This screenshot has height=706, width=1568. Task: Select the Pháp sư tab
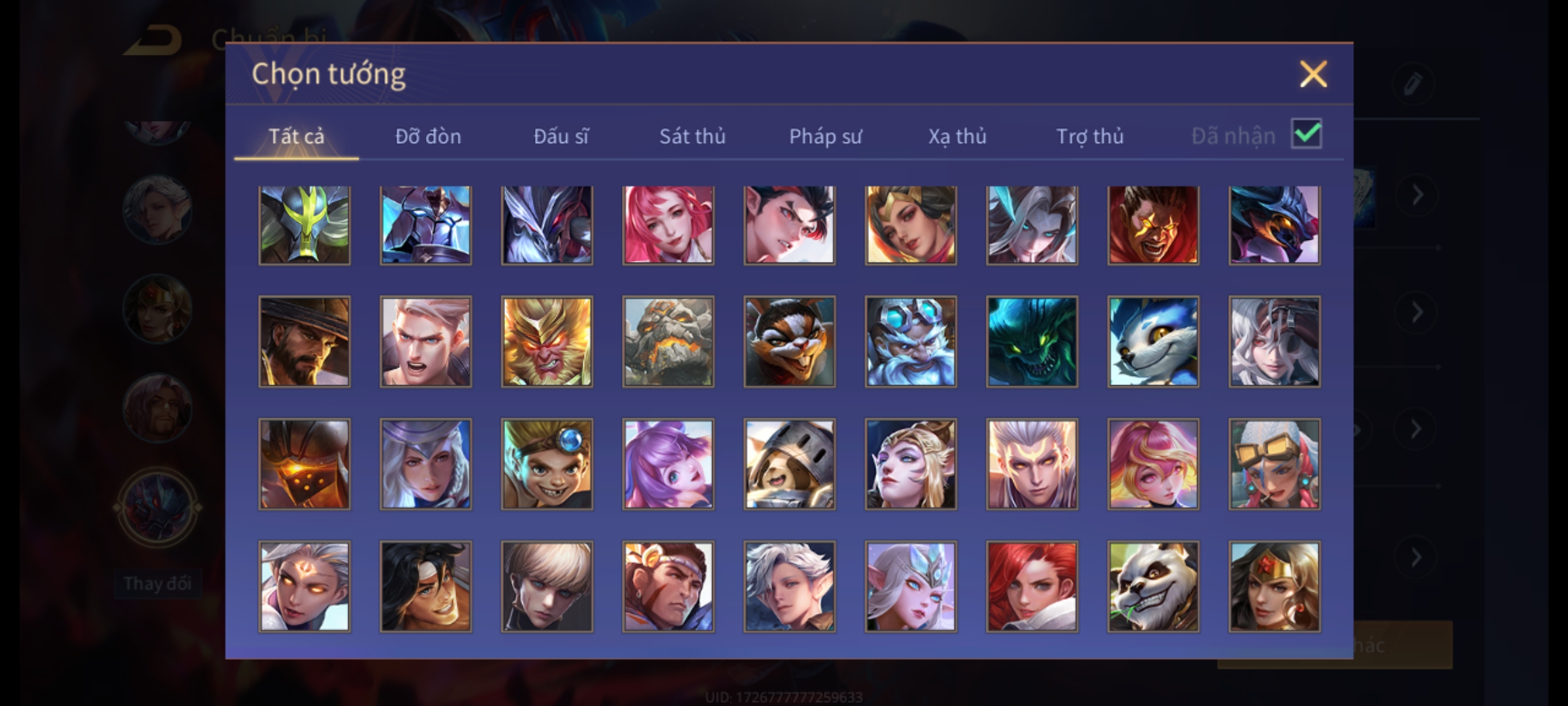825,137
